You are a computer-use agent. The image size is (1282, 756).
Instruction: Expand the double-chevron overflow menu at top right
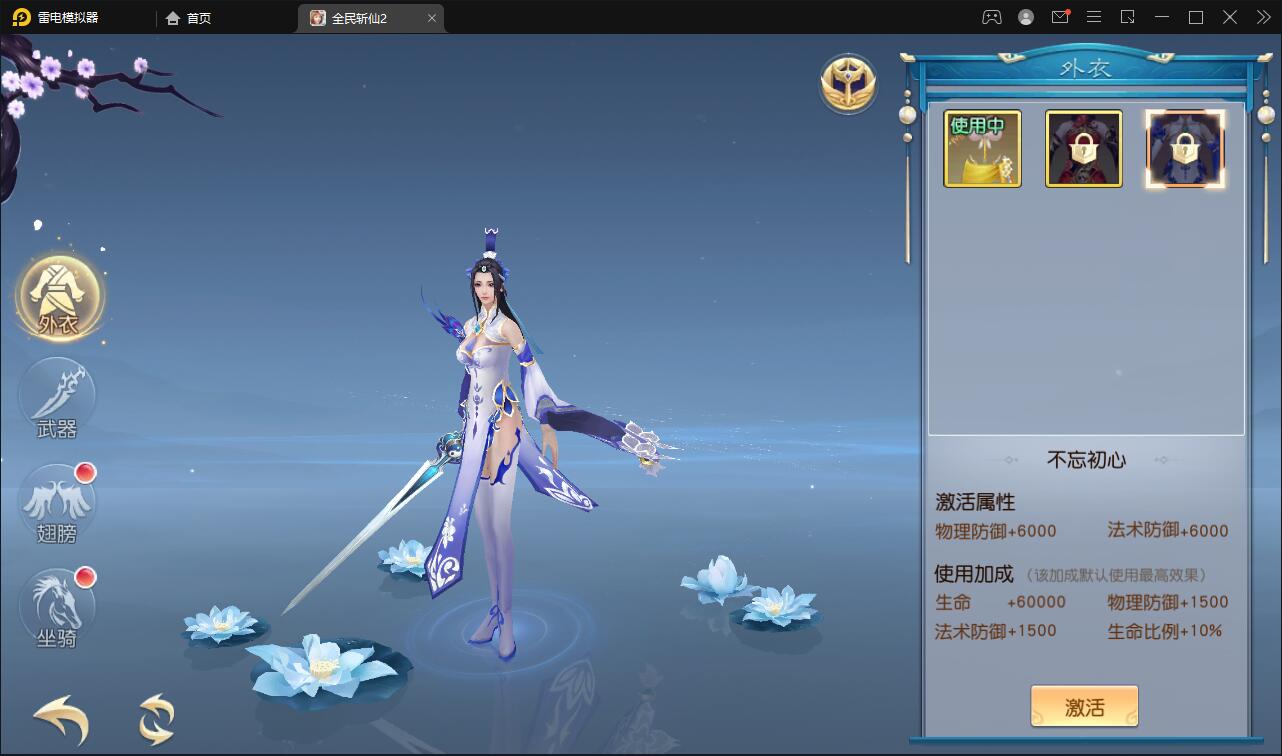pyautogui.click(x=1262, y=17)
